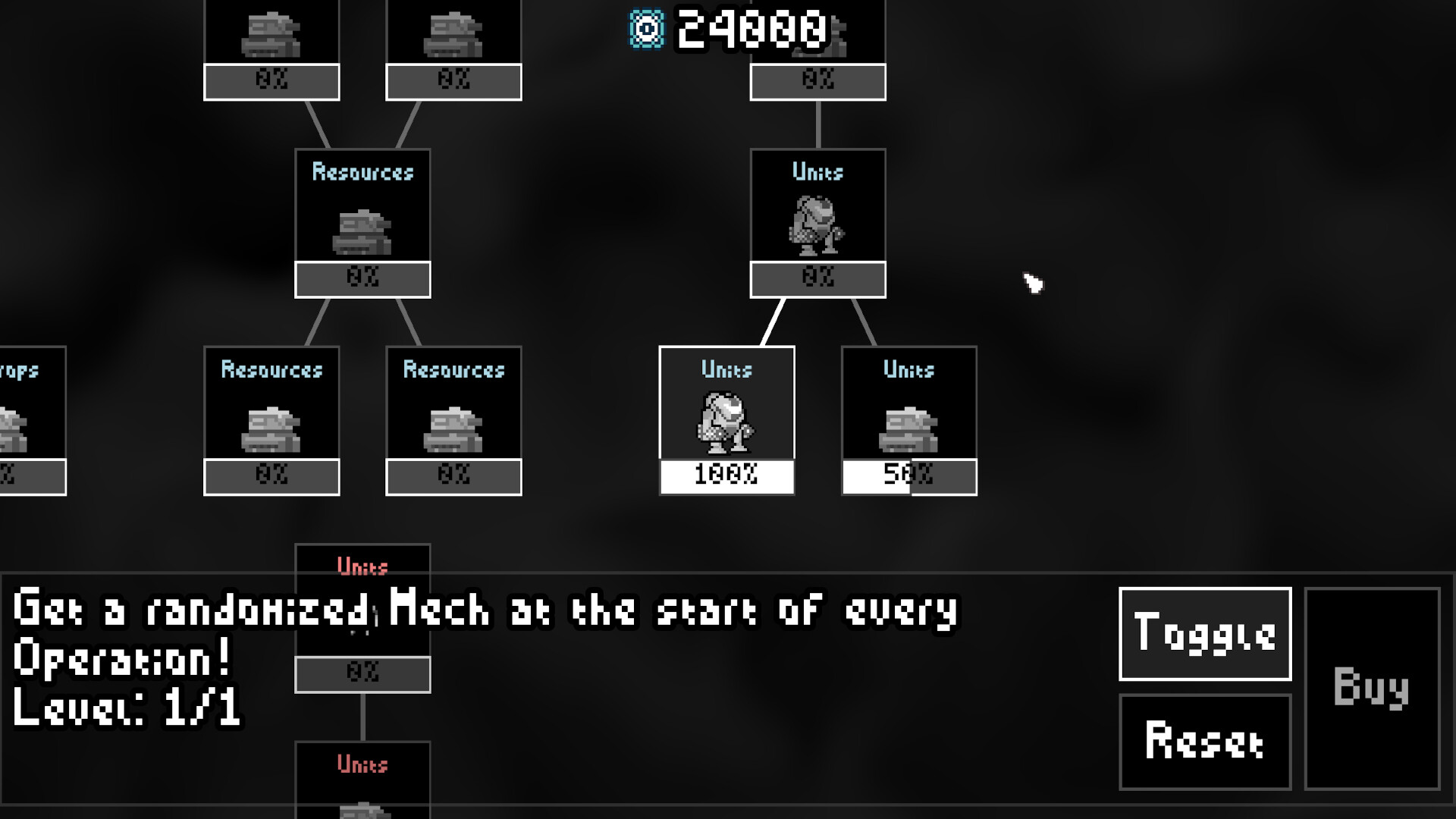Click the mech icon in the upper Units node
1456x819 pixels.
pos(817,224)
